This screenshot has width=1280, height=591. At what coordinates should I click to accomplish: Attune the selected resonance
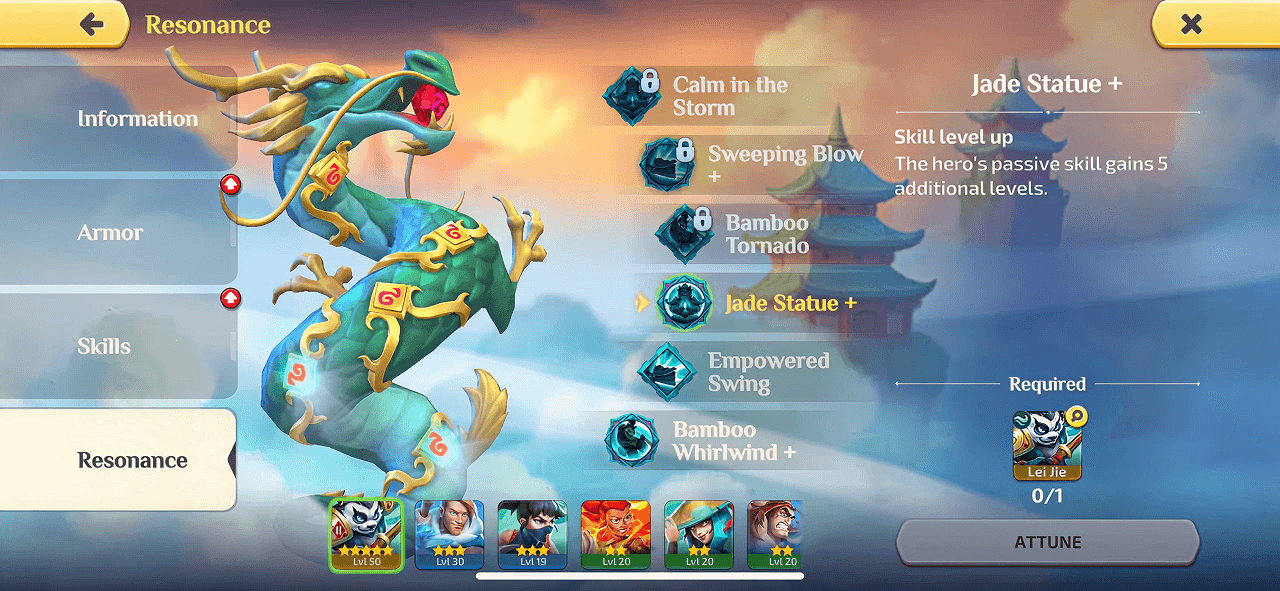pos(1047,542)
